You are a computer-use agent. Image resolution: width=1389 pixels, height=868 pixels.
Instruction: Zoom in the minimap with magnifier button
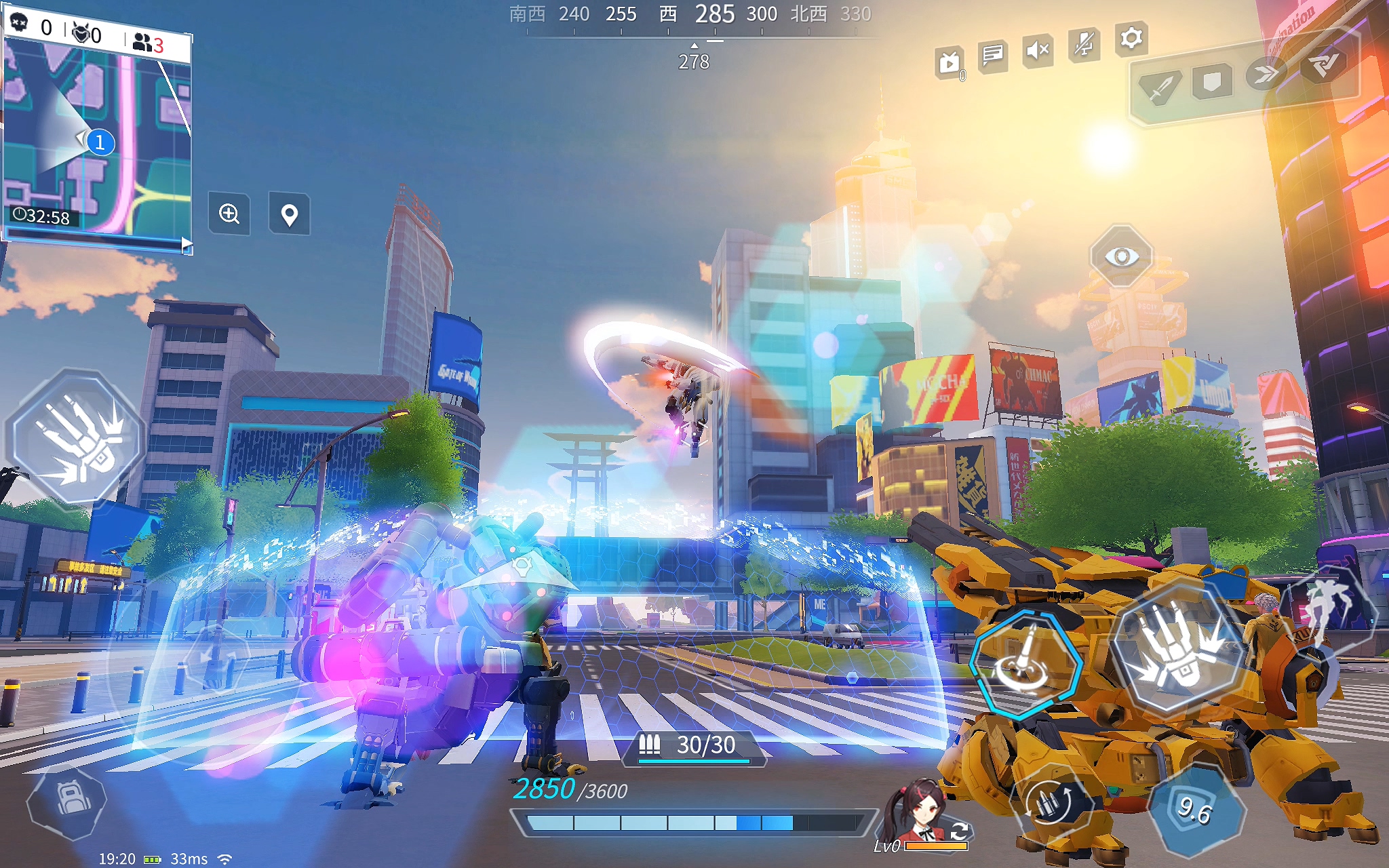click(x=229, y=214)
